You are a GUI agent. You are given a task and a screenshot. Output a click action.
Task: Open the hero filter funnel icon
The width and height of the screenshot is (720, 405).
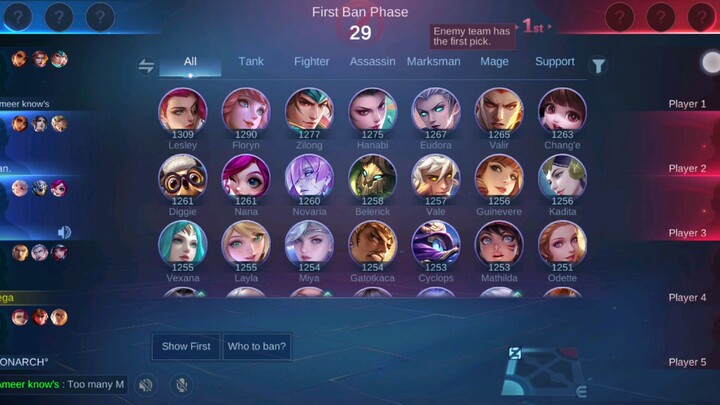(x=598, y=66)
